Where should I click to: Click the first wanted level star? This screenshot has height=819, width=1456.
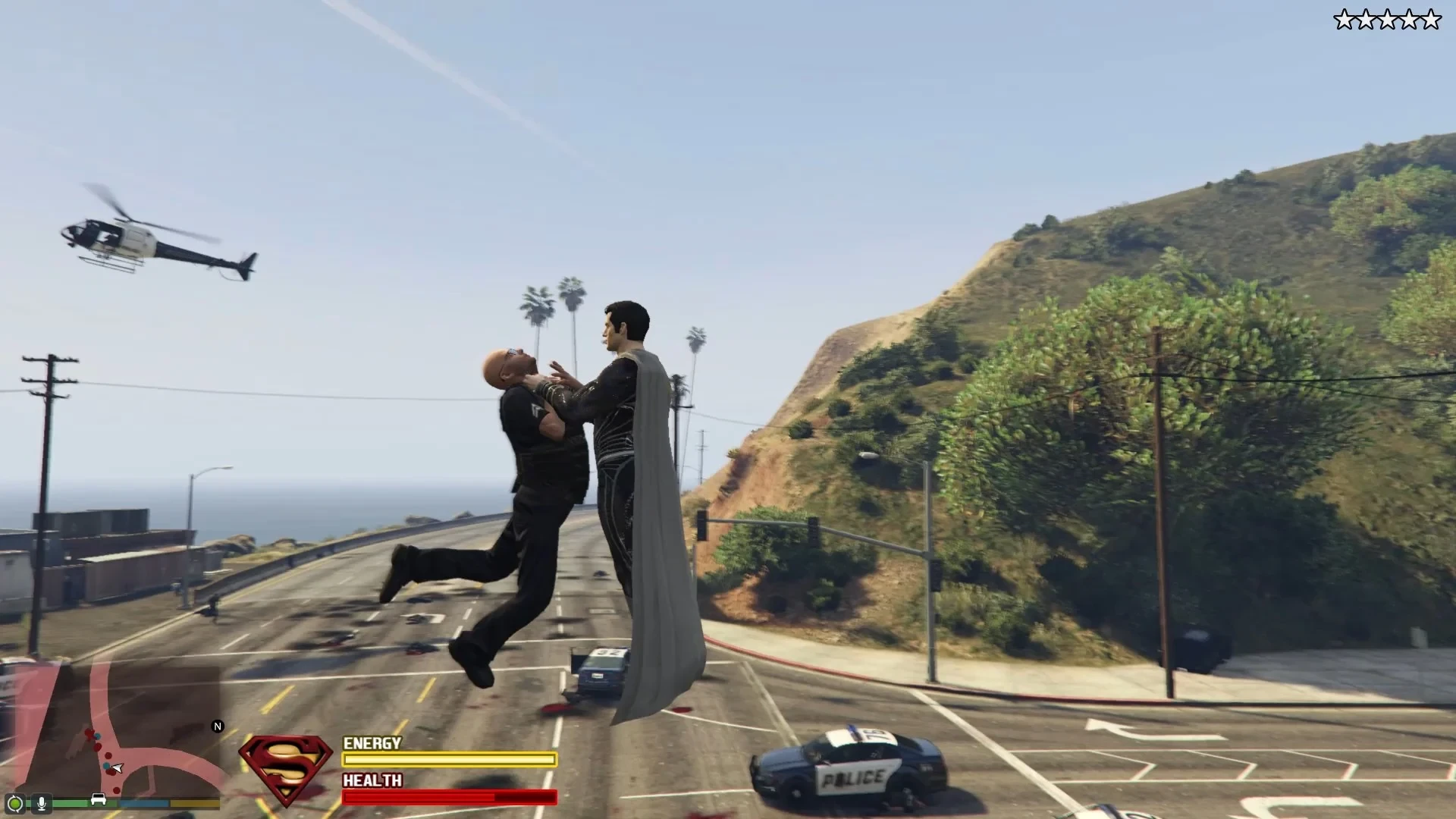(x=1344, y=19)
